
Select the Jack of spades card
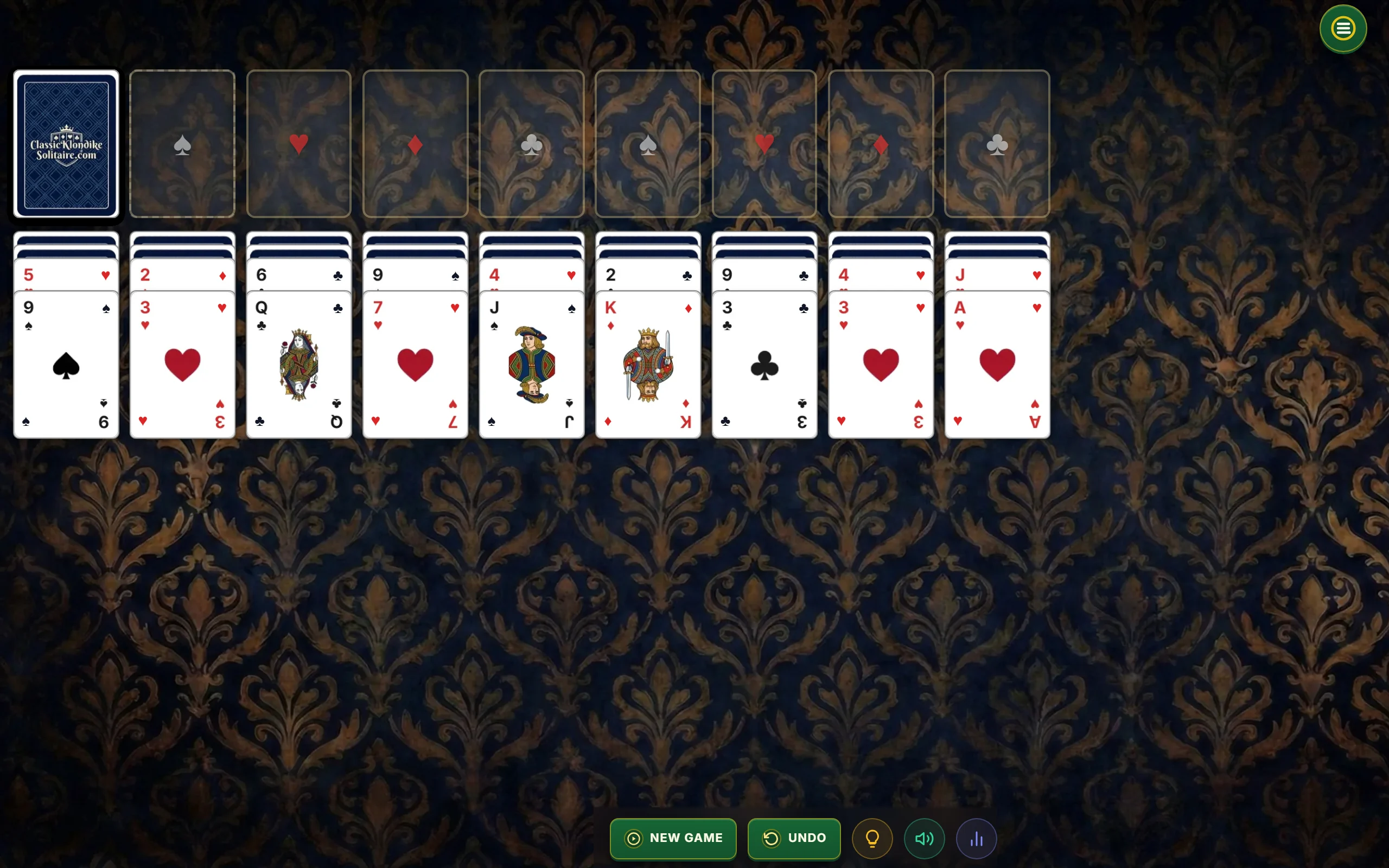pos(531,365)
